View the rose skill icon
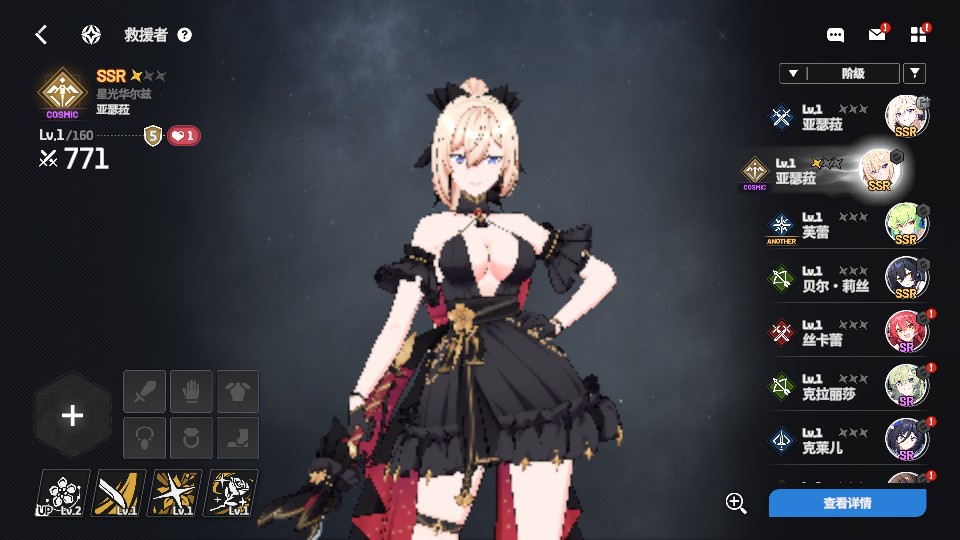Viewport: 960px width, 540px height. click(231, 493)
